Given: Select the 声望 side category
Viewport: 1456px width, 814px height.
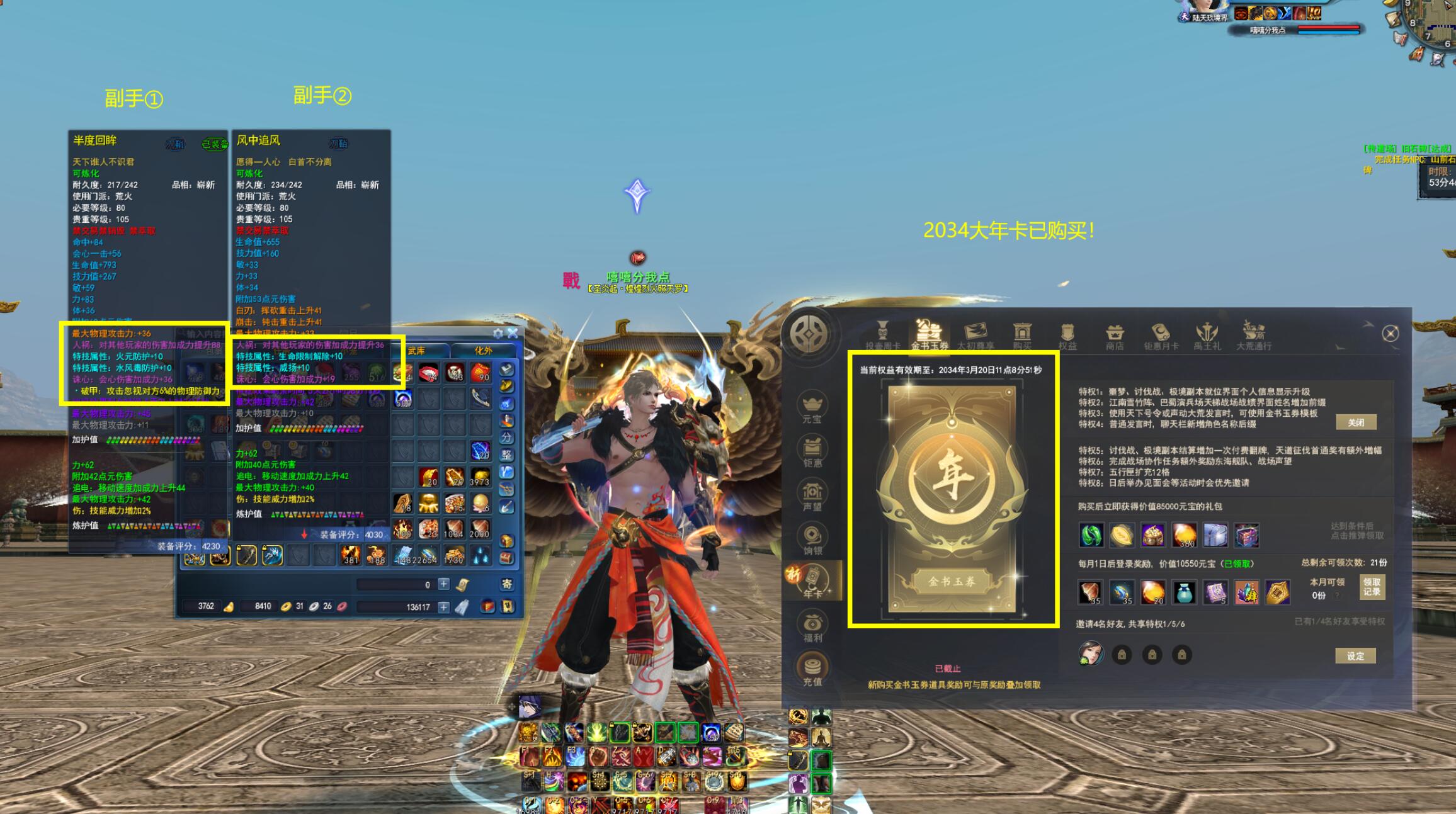Looking at the screenshot, I should tap(812, 496).
